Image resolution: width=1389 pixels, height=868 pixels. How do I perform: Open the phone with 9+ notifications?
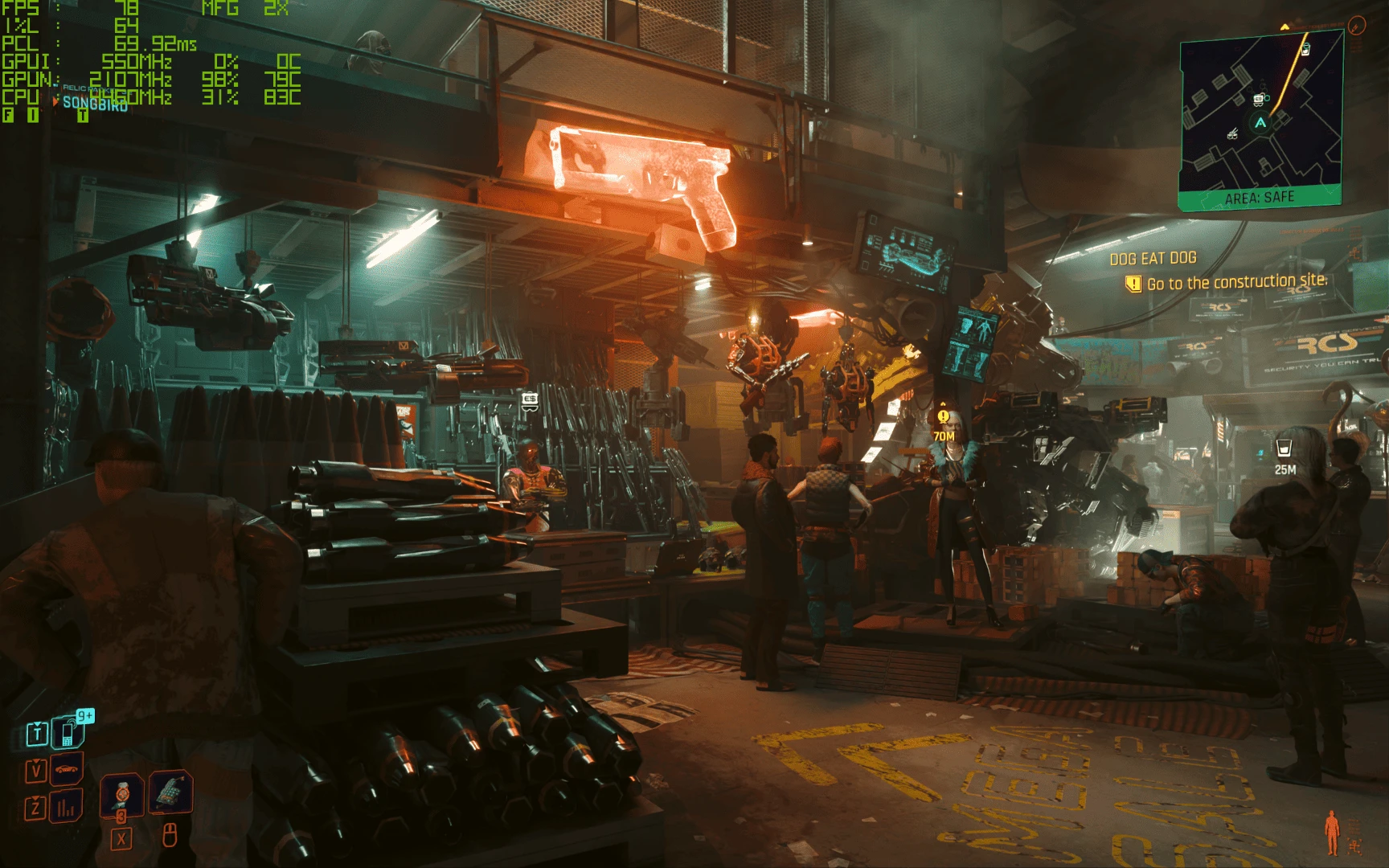(68, 730)
